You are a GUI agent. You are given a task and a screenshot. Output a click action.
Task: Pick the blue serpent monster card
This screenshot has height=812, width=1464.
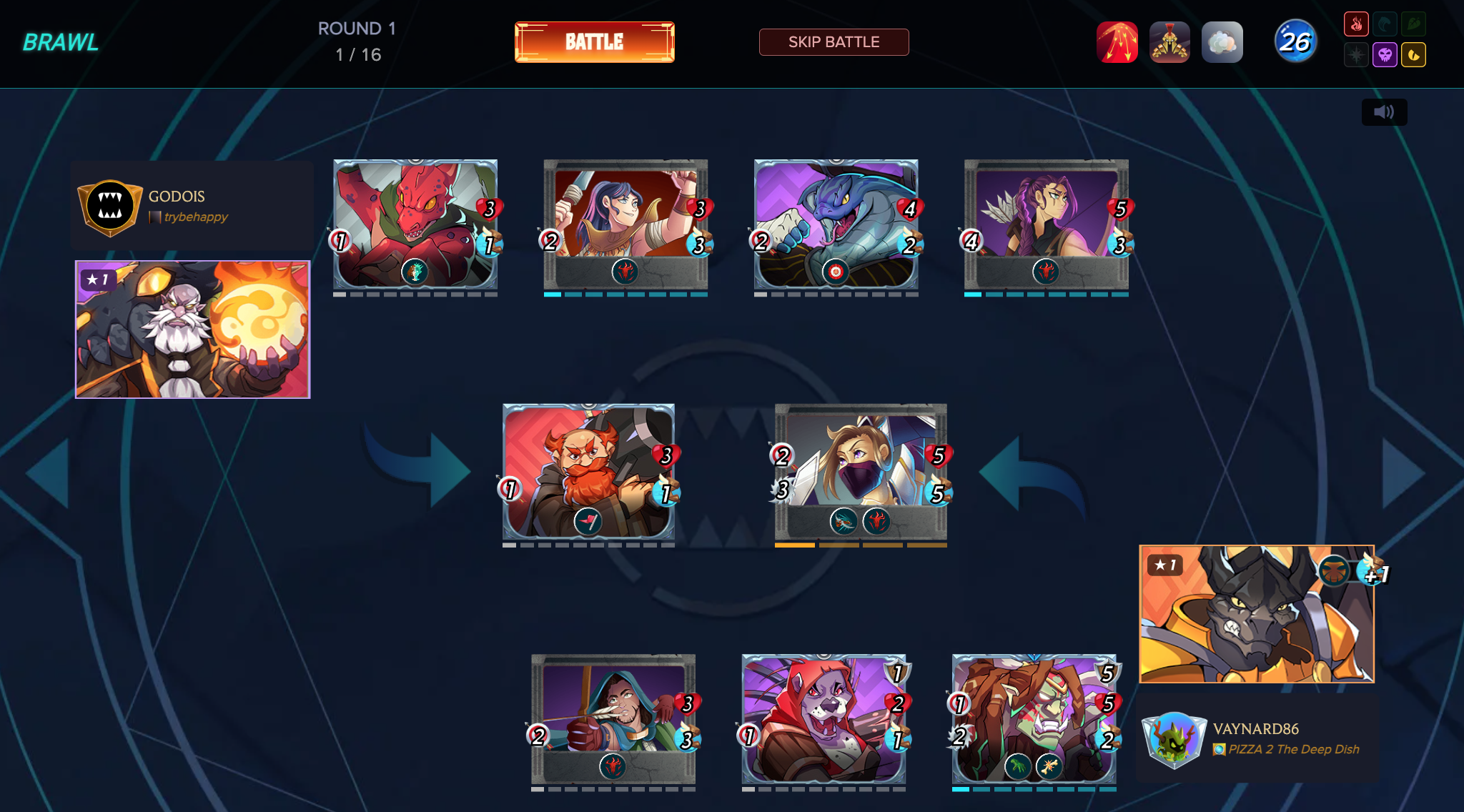point(836,224)
